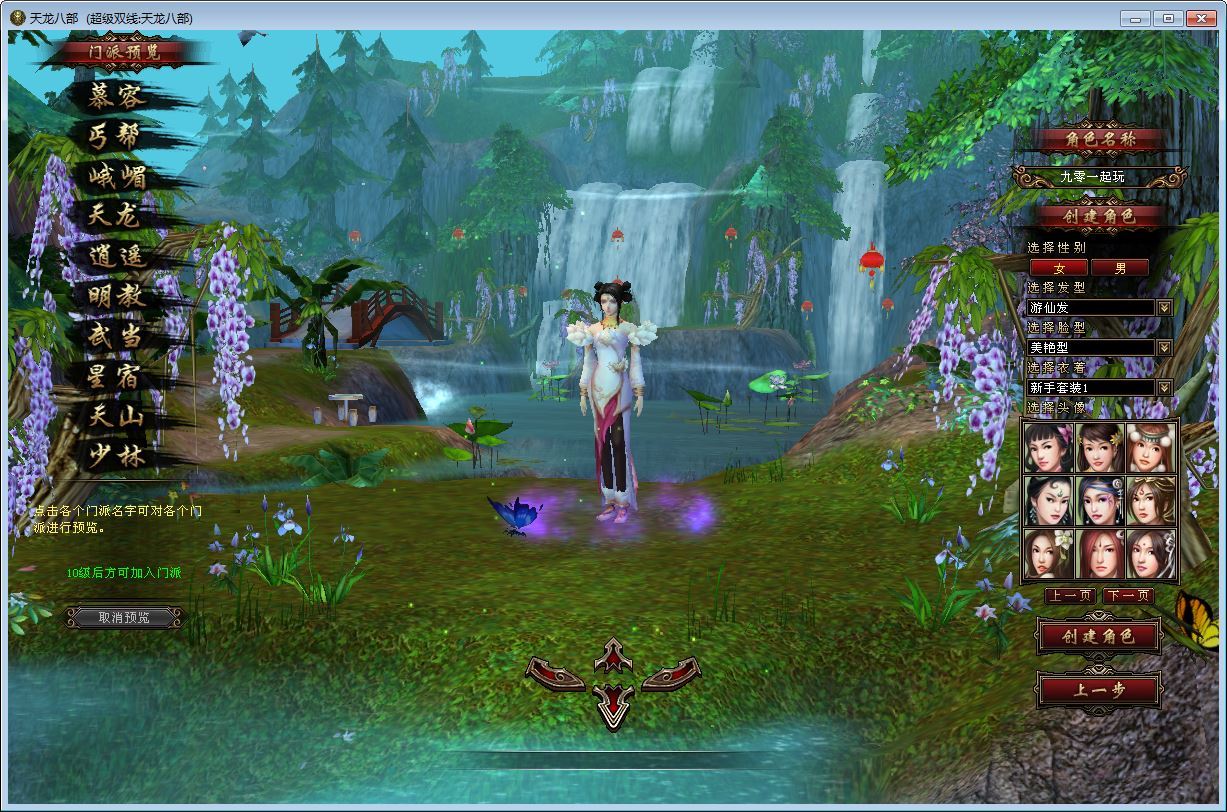Image resolution: width=1227 pixels, height=812 pixels.
Task: Preview the 少林 sect
Action: point(117,457)
